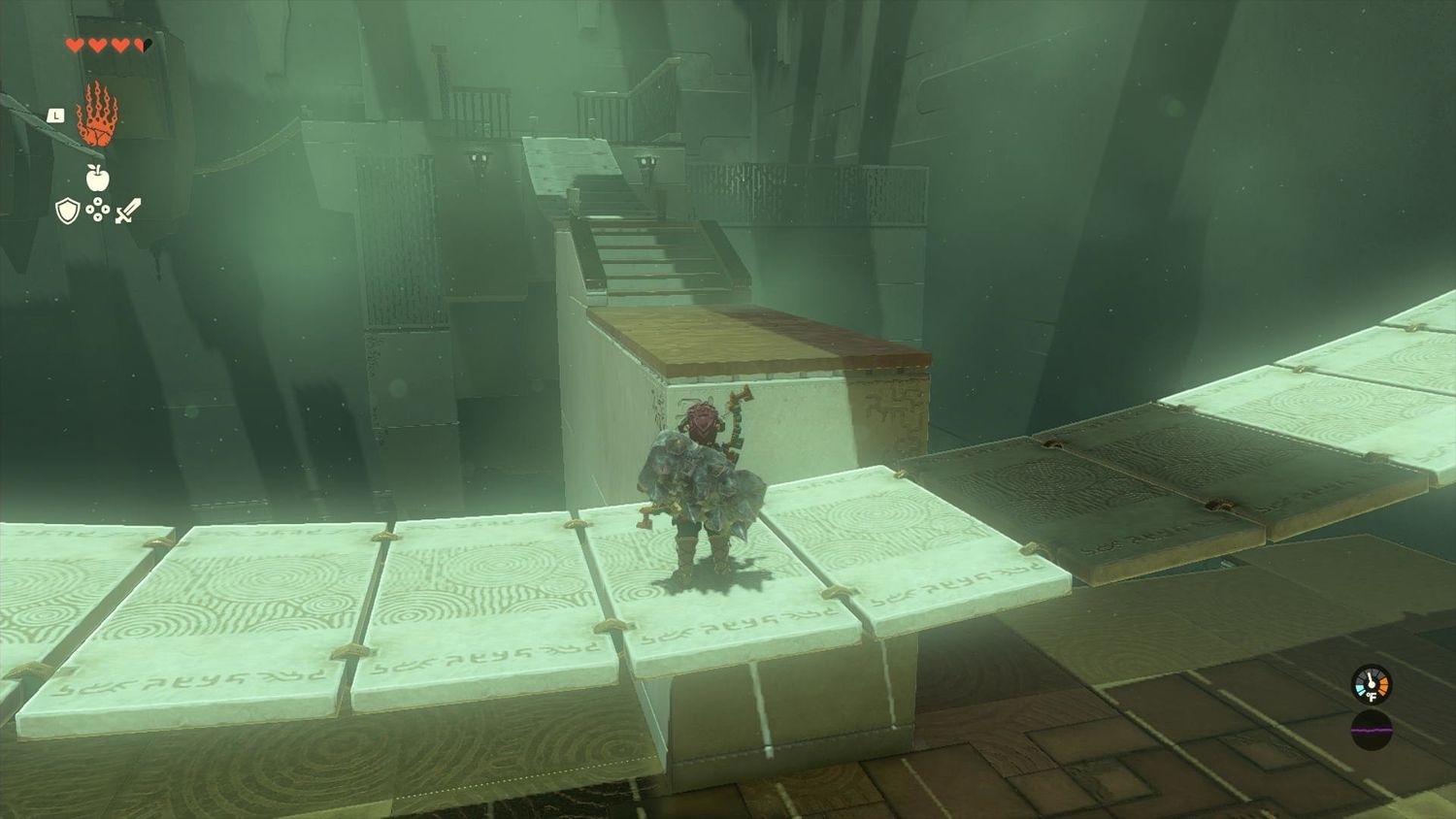The height and width of the screenshot is (819, 1456).
Task: Click the needle of the temperature gauge
Action: 1371,679
